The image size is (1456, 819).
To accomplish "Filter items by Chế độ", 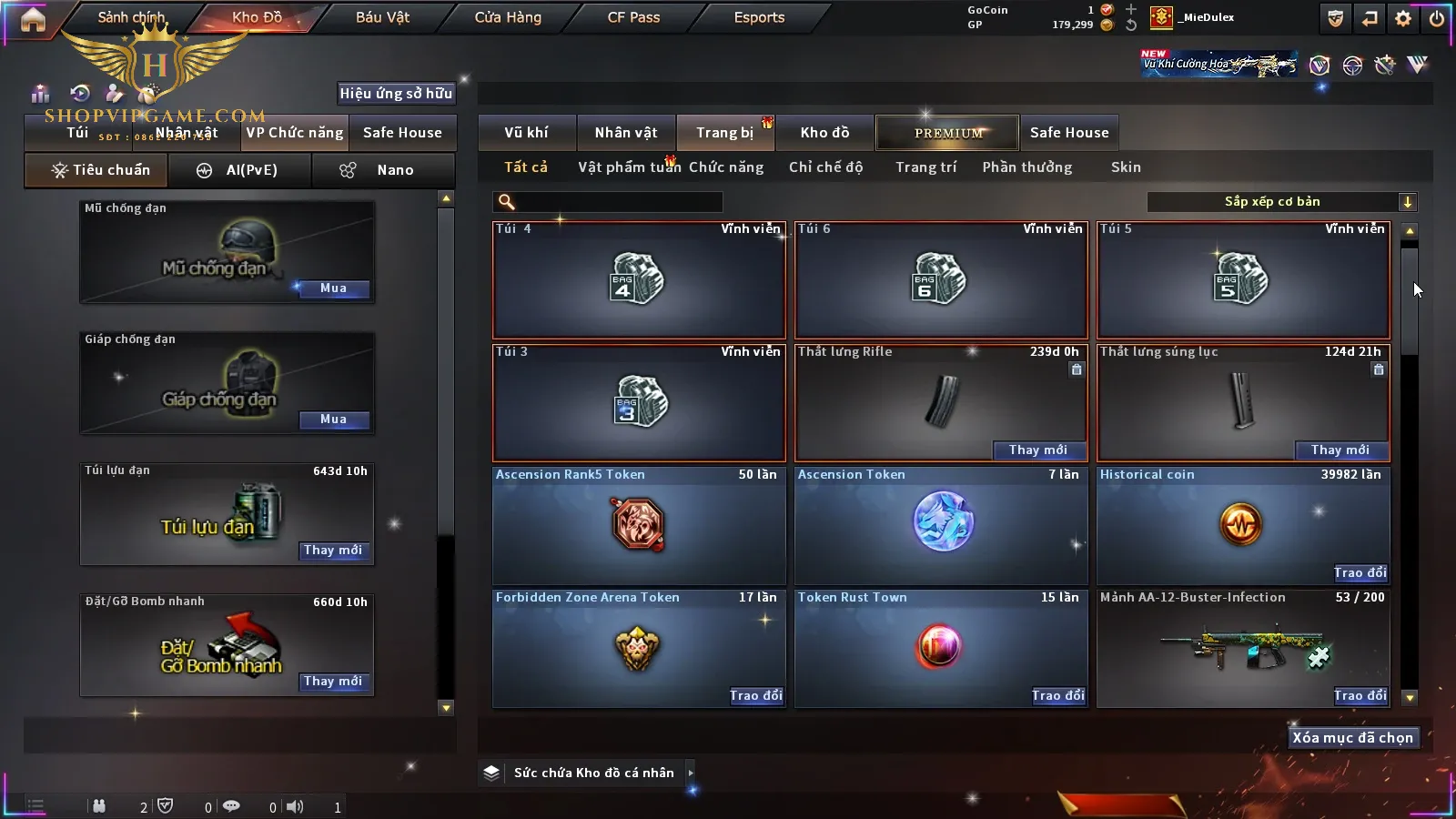I will pyautogui.click(x=825, y=167).
